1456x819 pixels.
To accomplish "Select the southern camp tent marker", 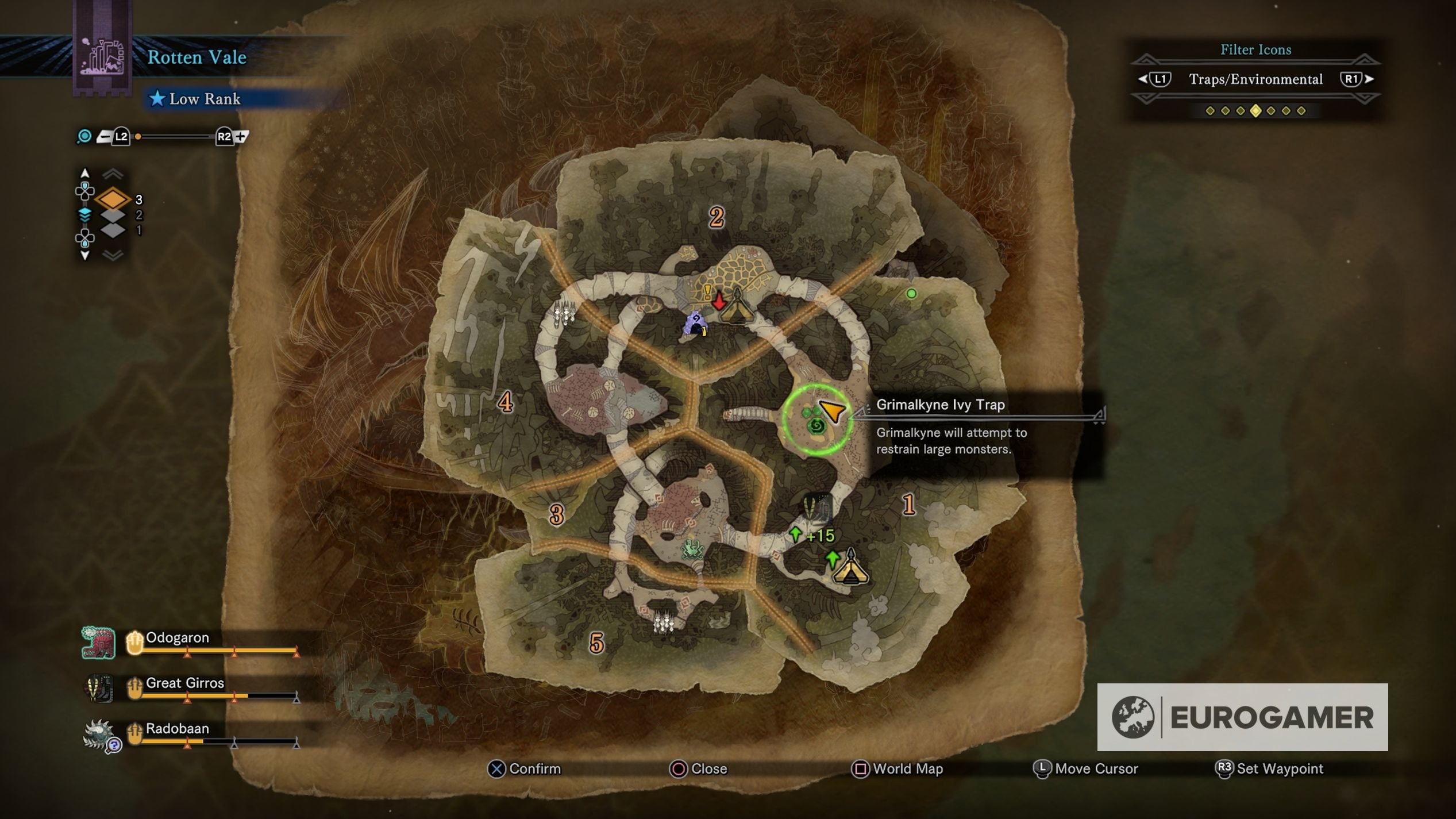I will point(850,569).
